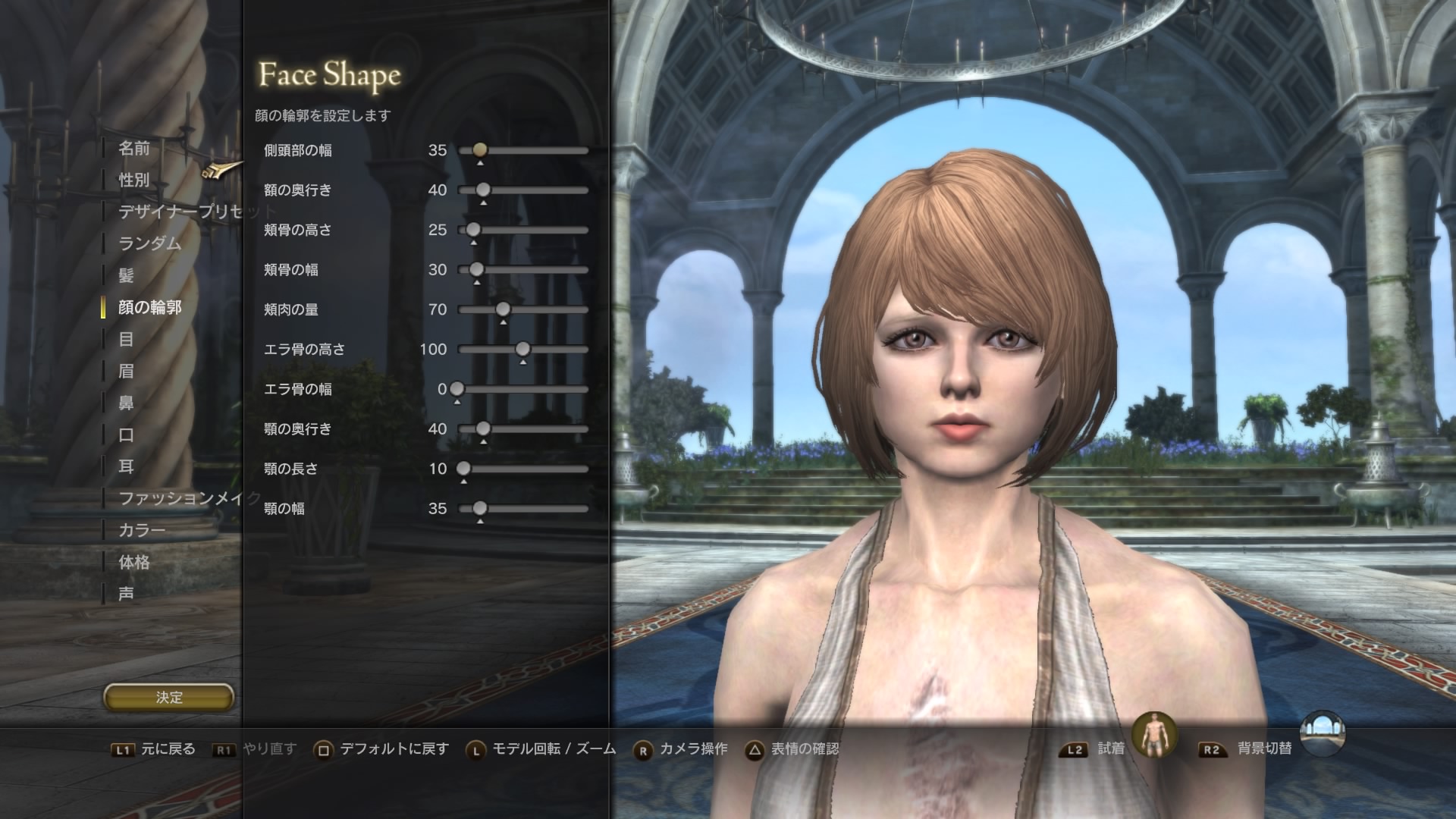The height and width of the screenshot is (819, 1456).
Task: Change the エラ骨の高さ jaw height slider
Action: 522,349
